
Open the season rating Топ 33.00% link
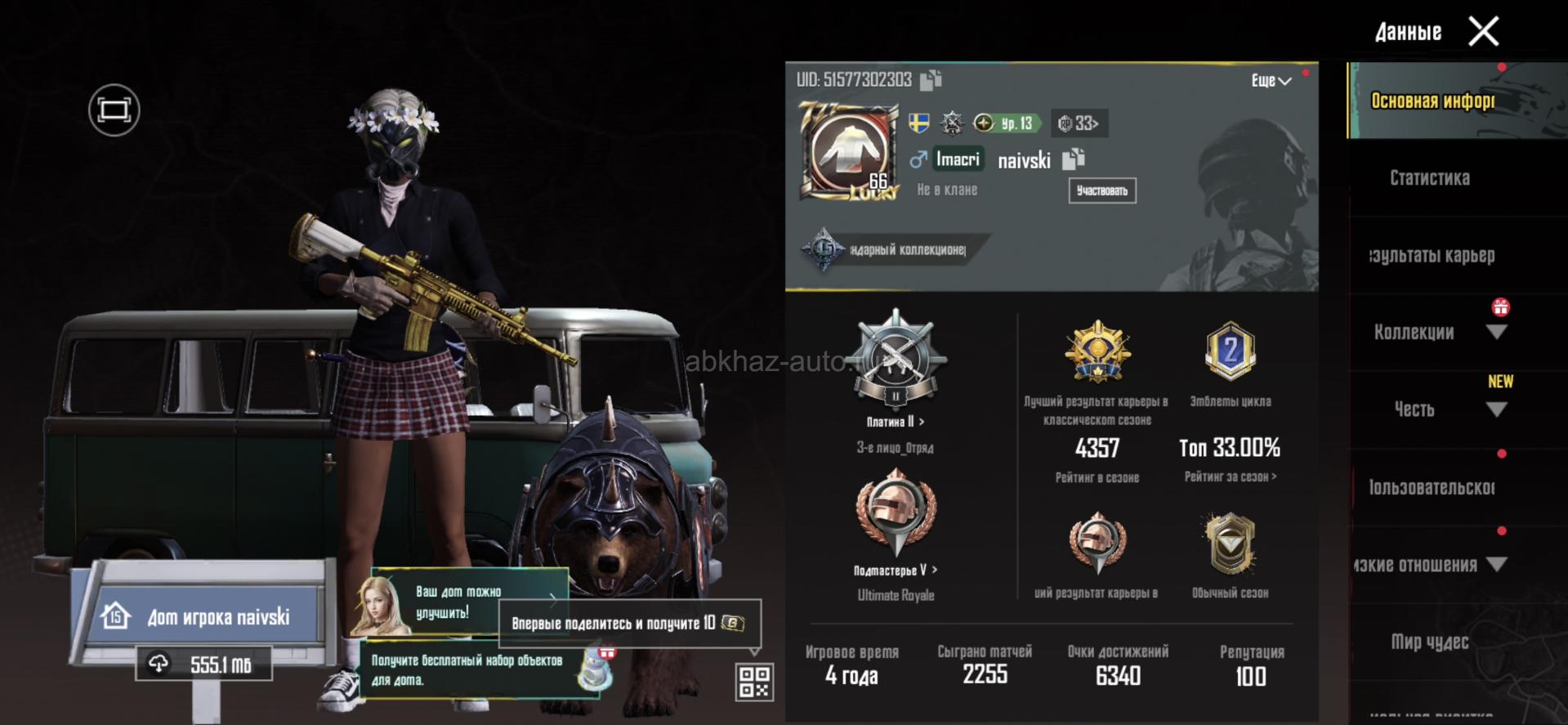coord(1230,477)
